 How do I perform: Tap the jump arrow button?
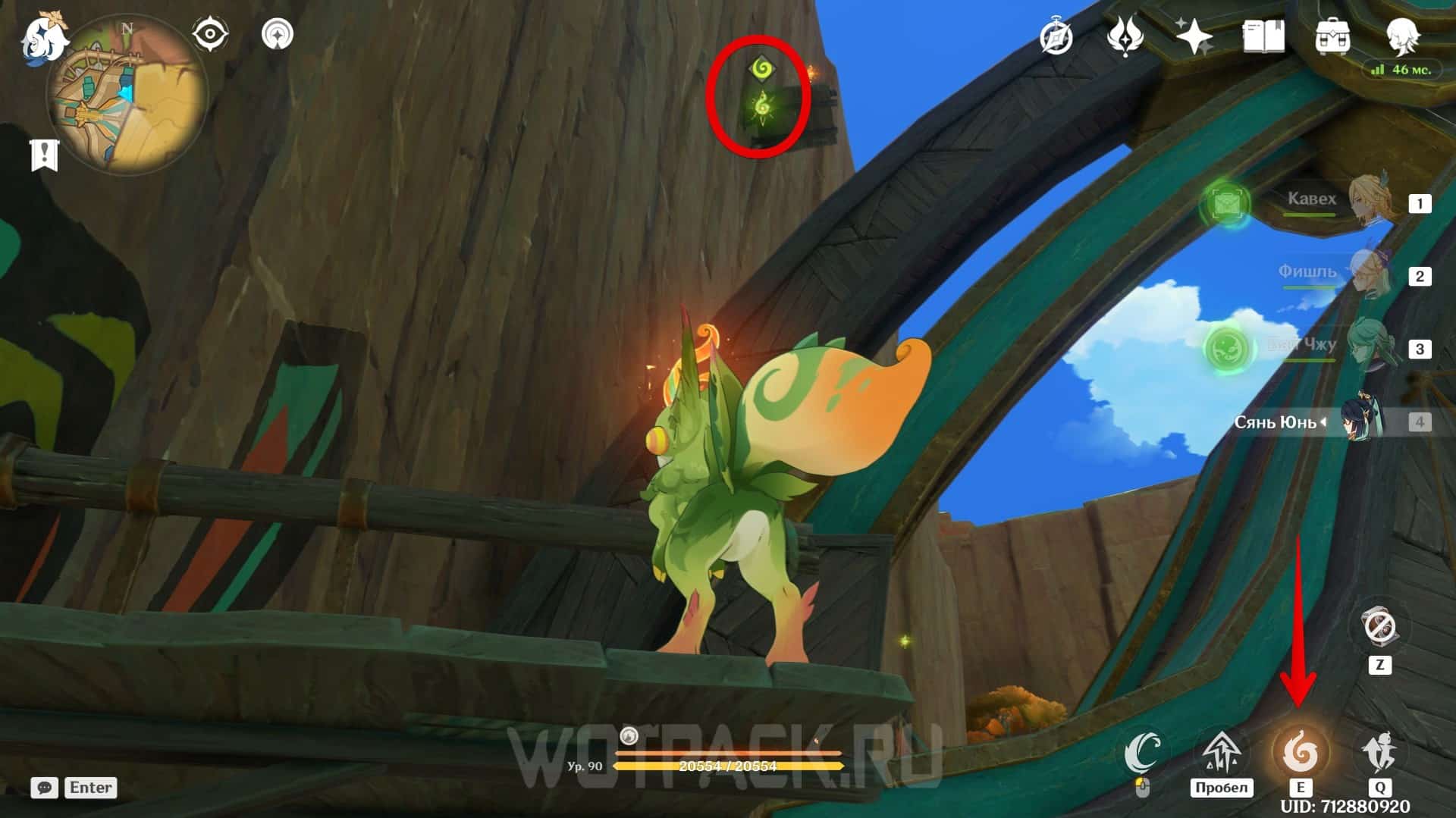click(1221, 752)
